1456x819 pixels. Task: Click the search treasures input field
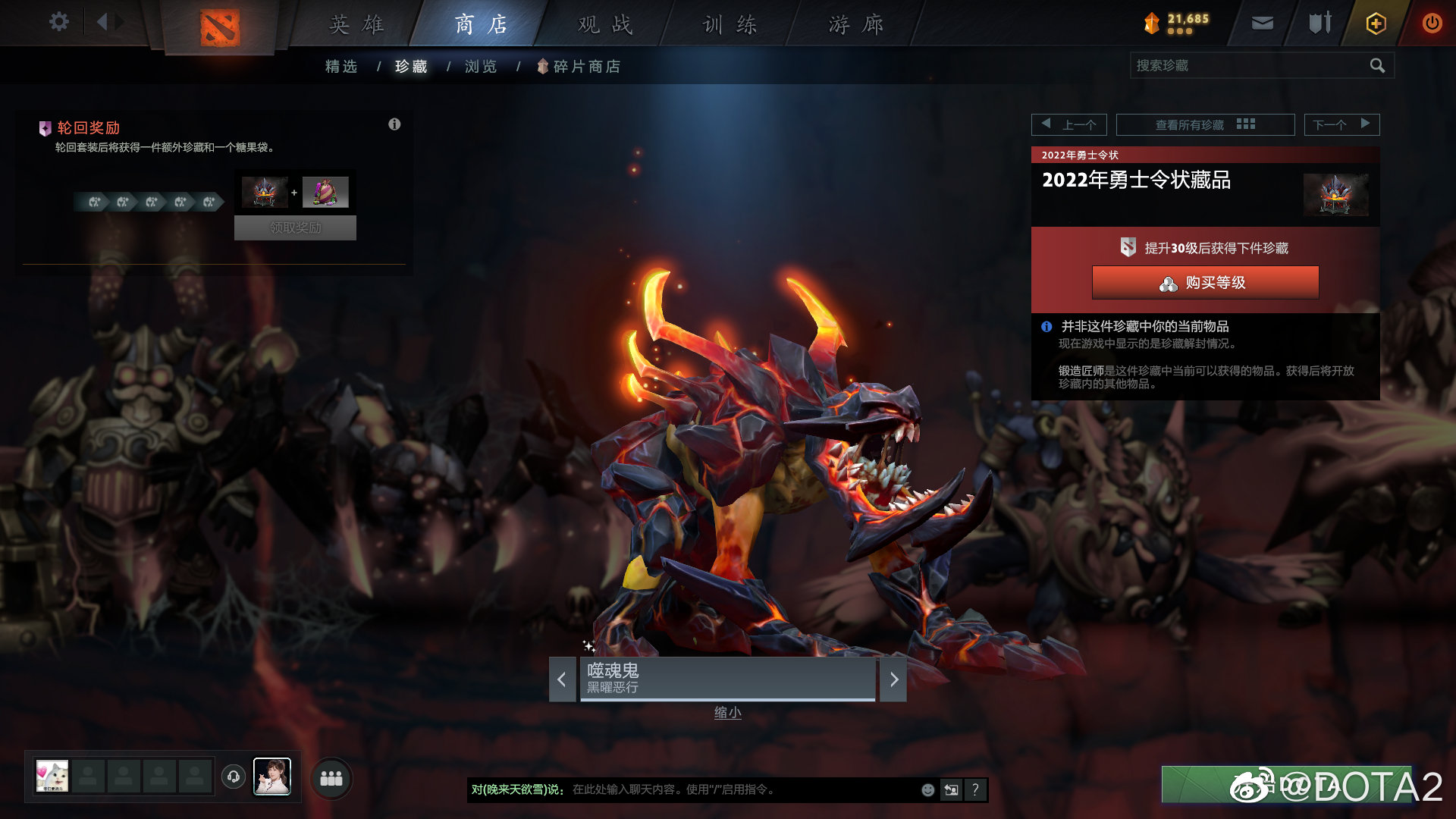click(1251, 66)
